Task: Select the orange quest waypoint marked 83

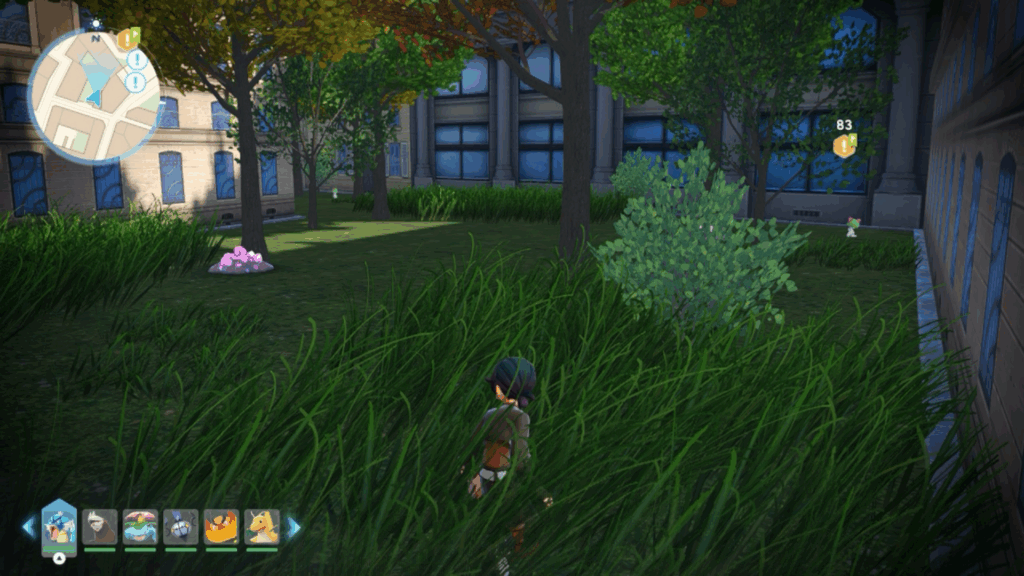Action: click(x=845, y=146)
